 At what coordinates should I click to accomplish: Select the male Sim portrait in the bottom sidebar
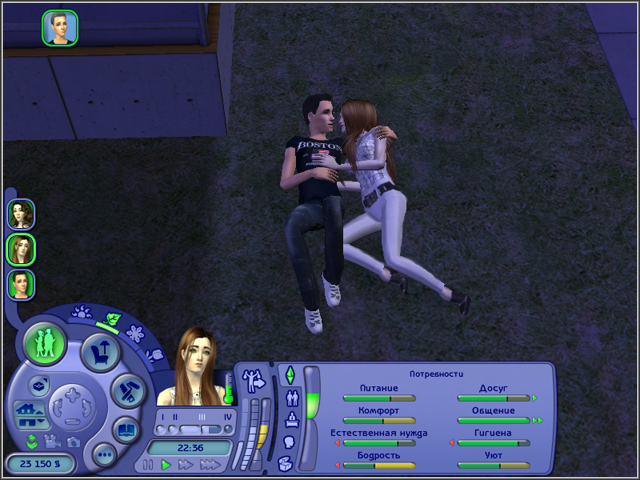tap(21, 284)
